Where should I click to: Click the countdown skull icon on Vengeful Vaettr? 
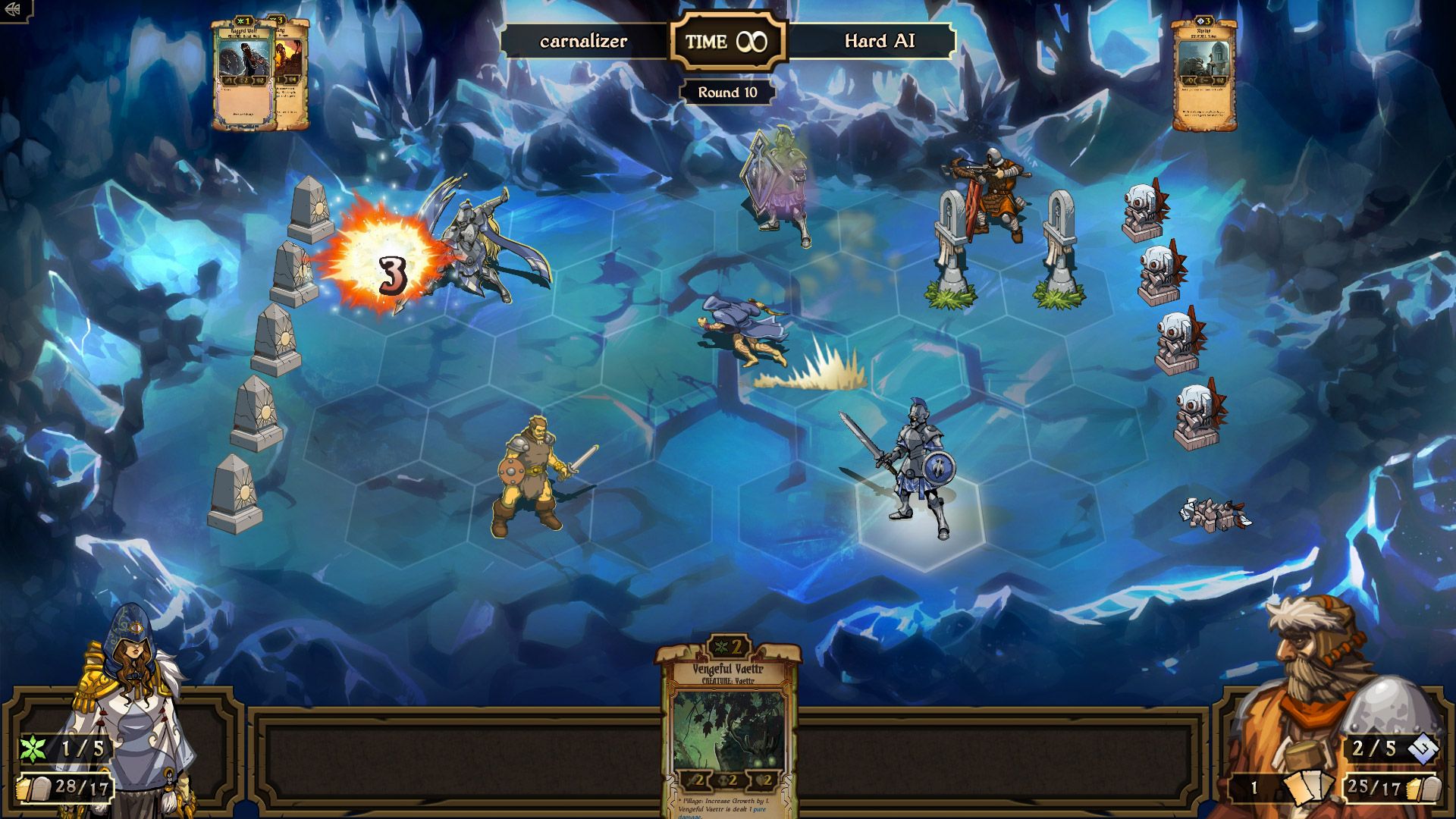click(724, 780)
